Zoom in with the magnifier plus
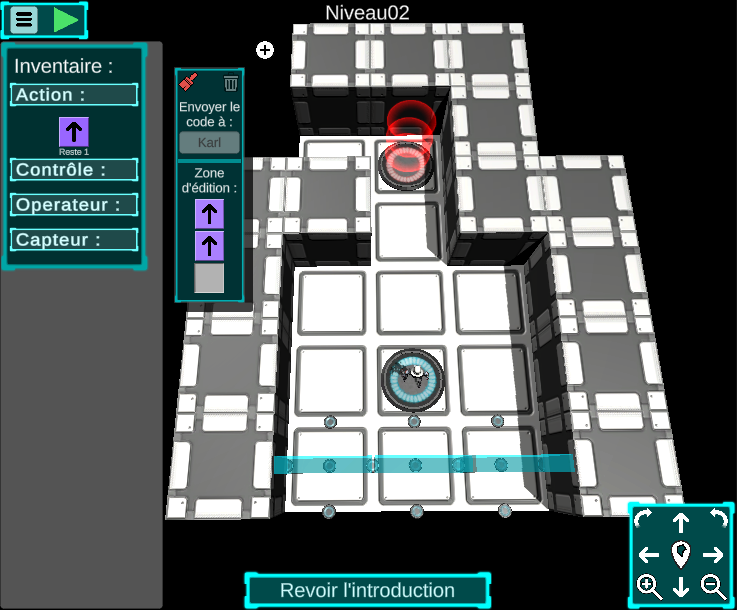 (649, 587)
